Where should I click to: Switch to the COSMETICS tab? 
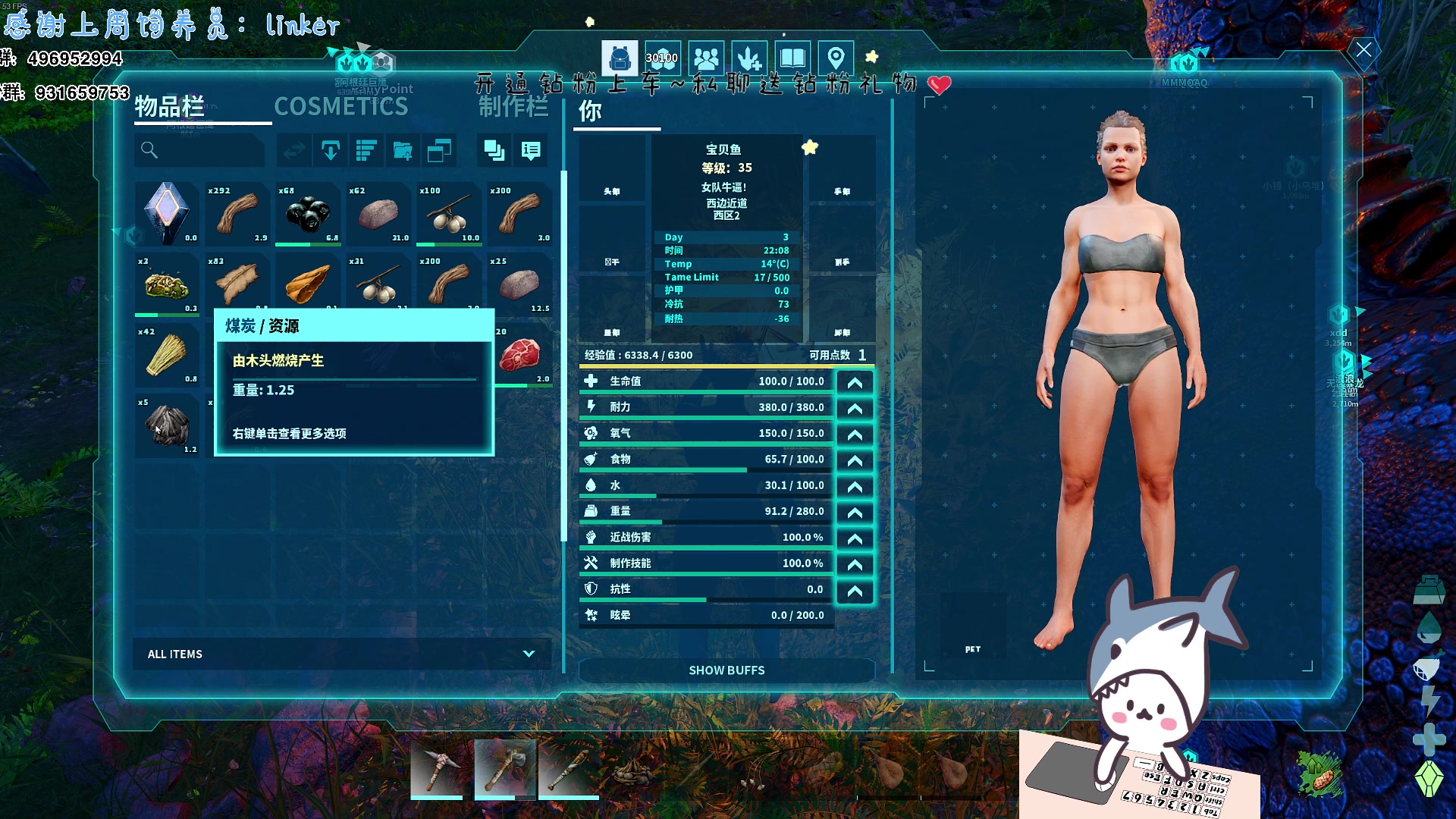(x=340, y=107)
